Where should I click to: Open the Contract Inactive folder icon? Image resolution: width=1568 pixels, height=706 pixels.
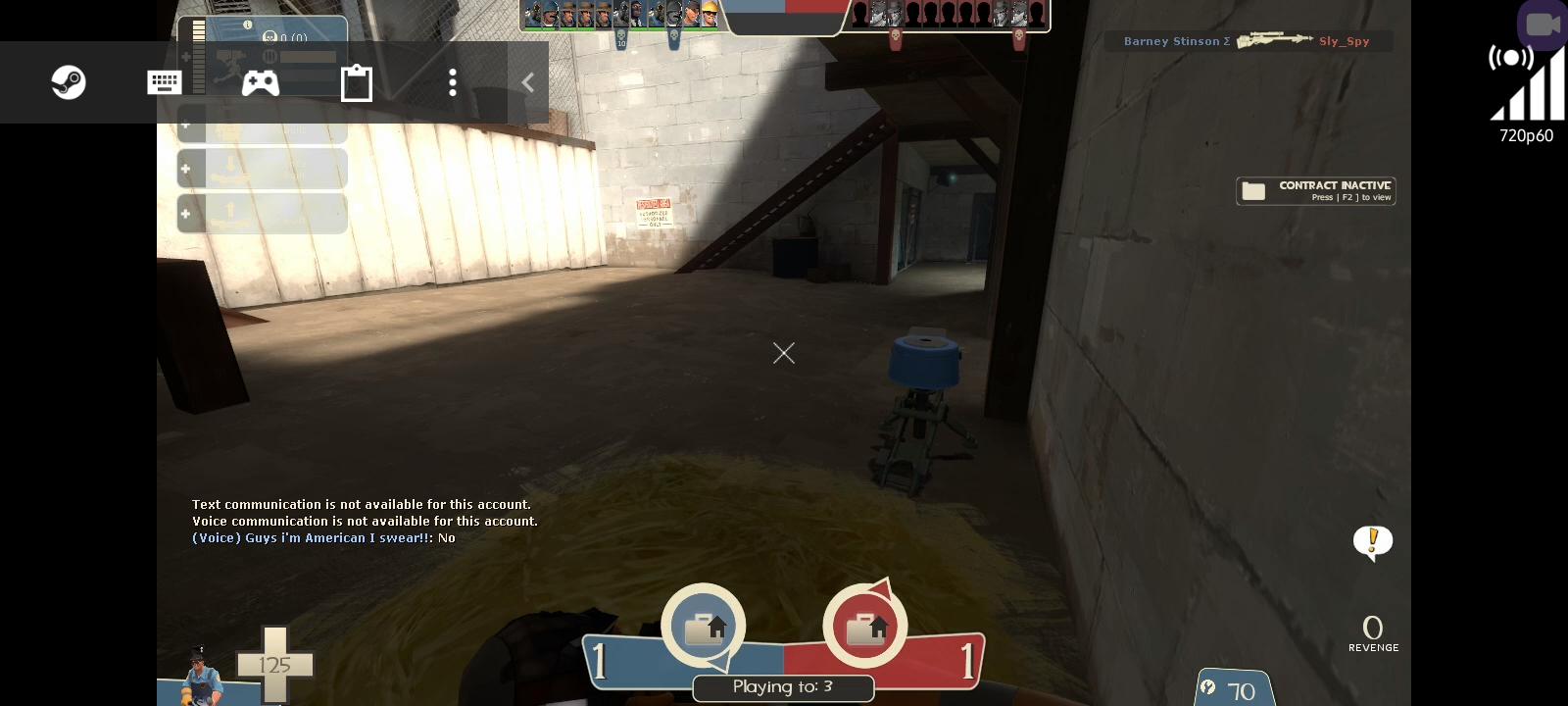(x=1252, y=190)
